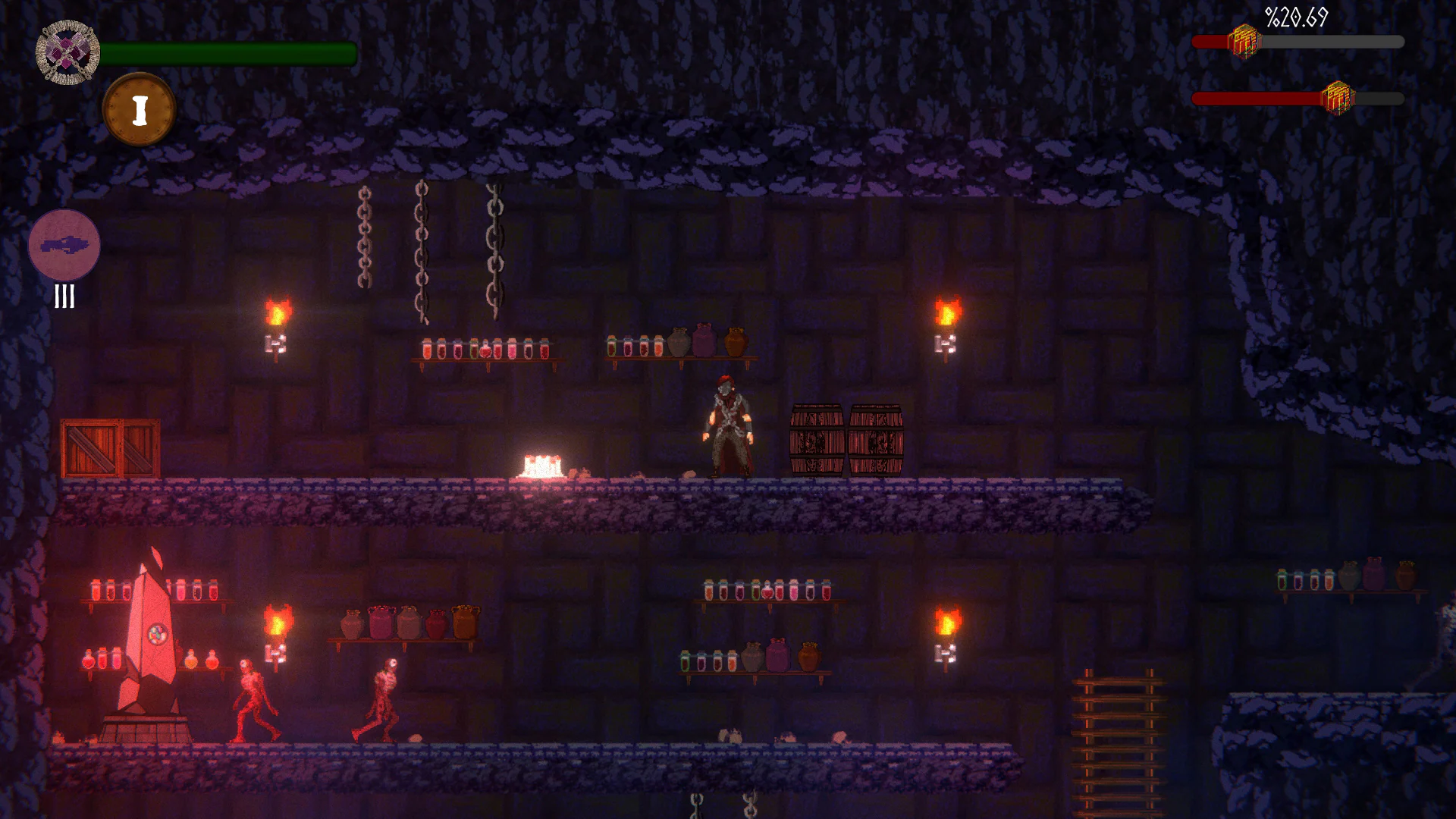Click the upper torch-knob gauge icon near %20.69
Image resolution: width=1456 pixels, height=819 pixels.
click(x=1244, y=42)
